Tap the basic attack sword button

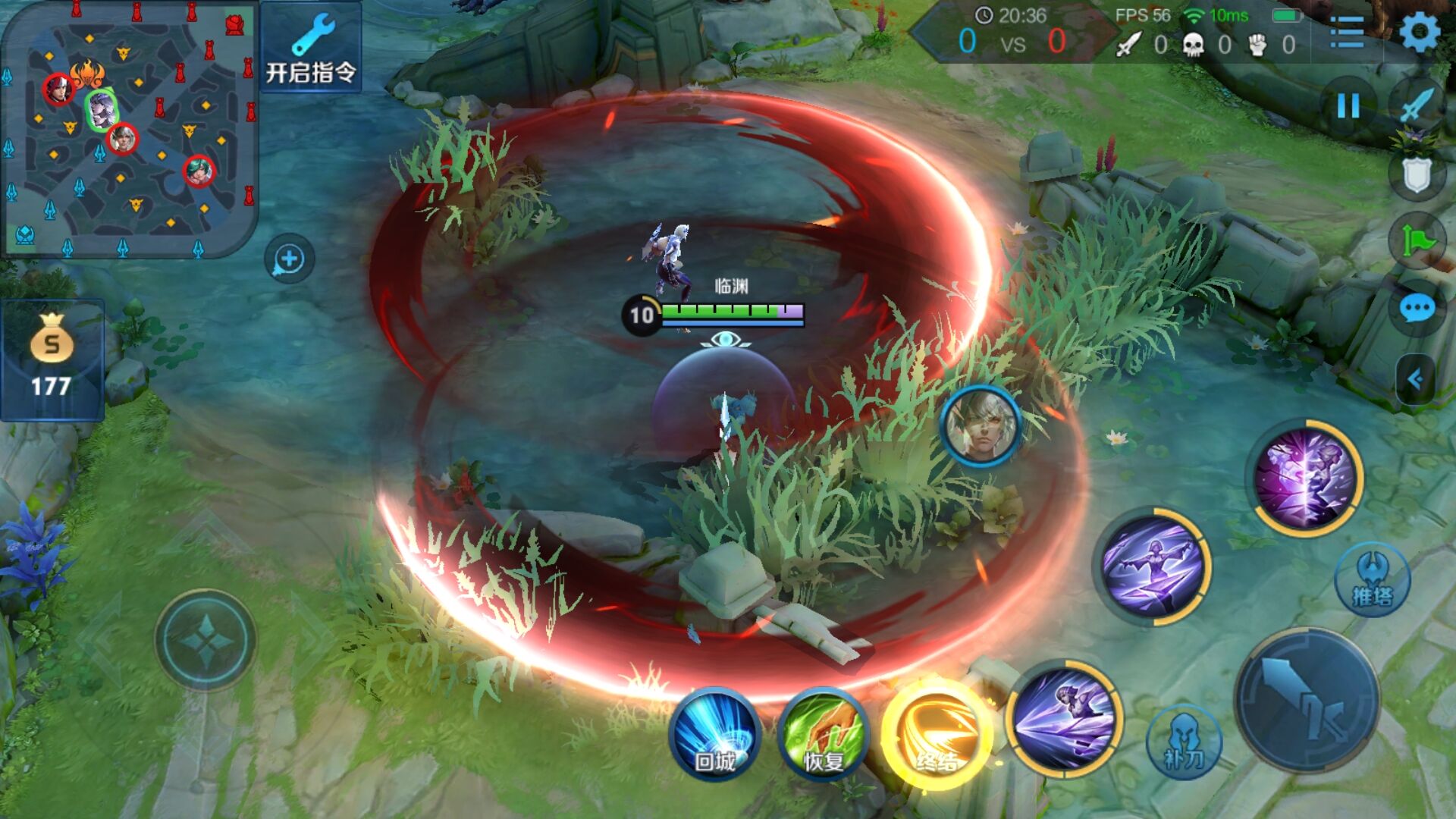[x=1307, y=699]
